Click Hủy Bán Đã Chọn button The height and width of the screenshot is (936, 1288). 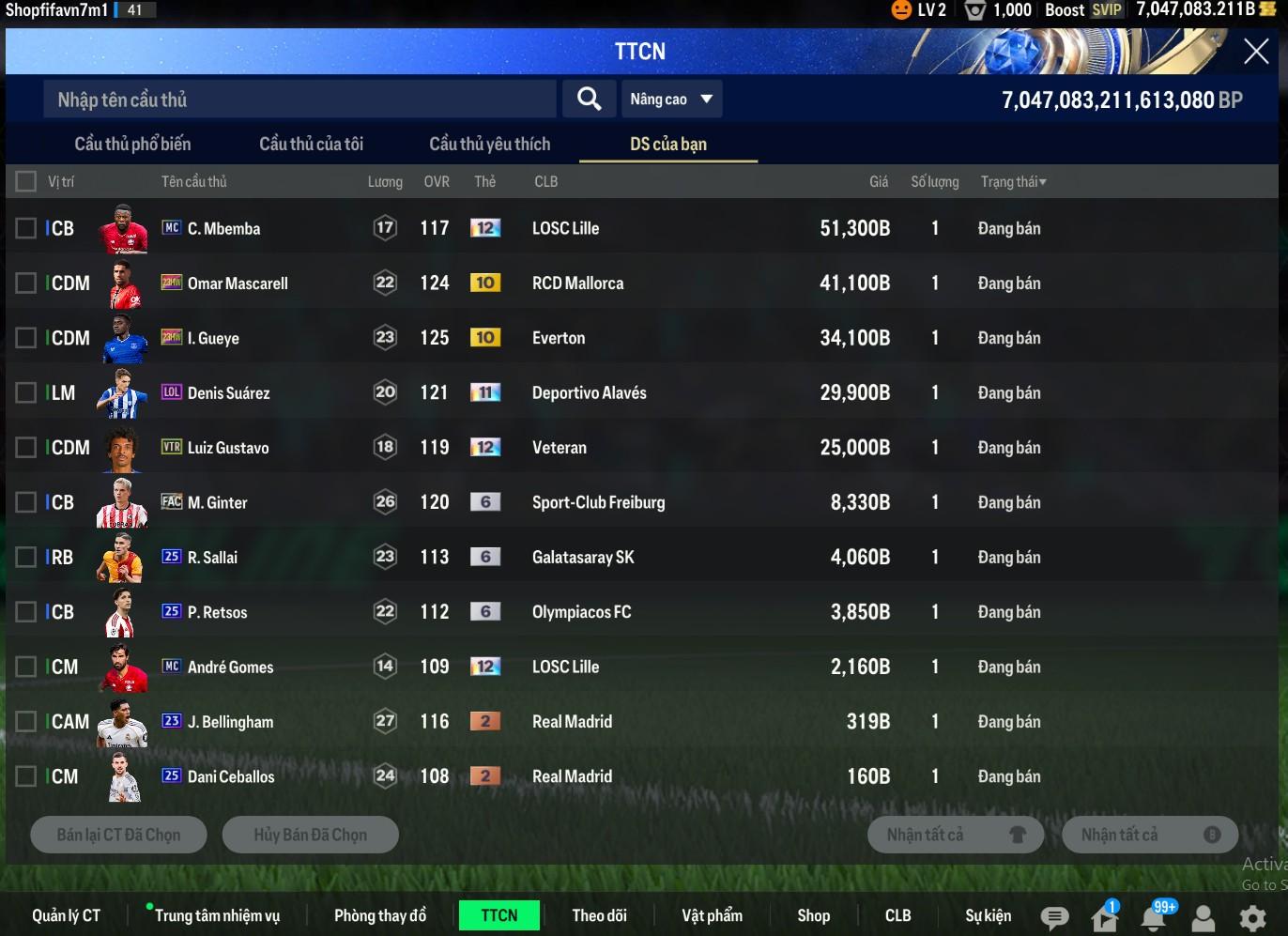click(310, 835)
